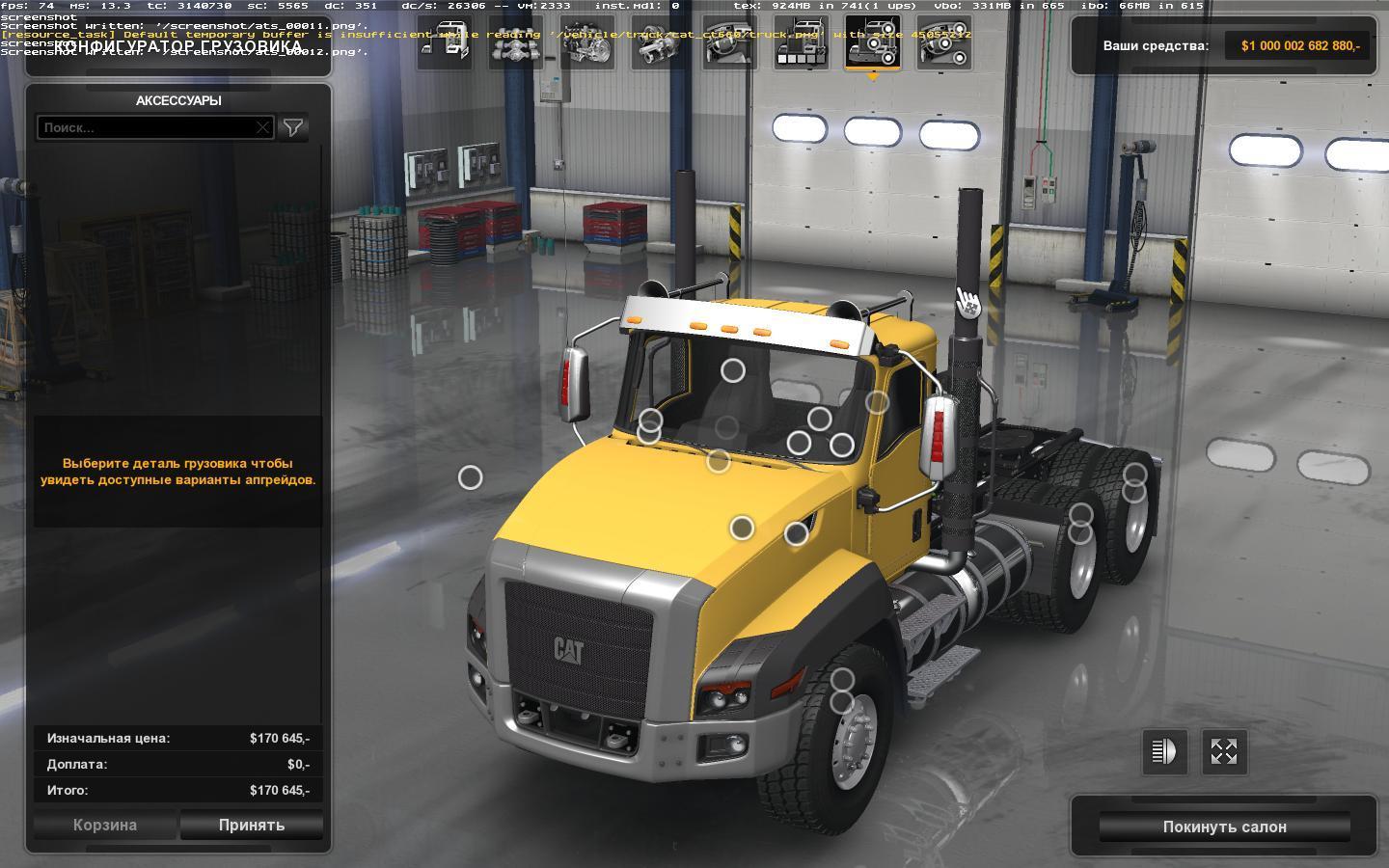Screen dimensions: 1389x868
Task: Select the accessory node floating beside the hood
Action: [470, 477]
